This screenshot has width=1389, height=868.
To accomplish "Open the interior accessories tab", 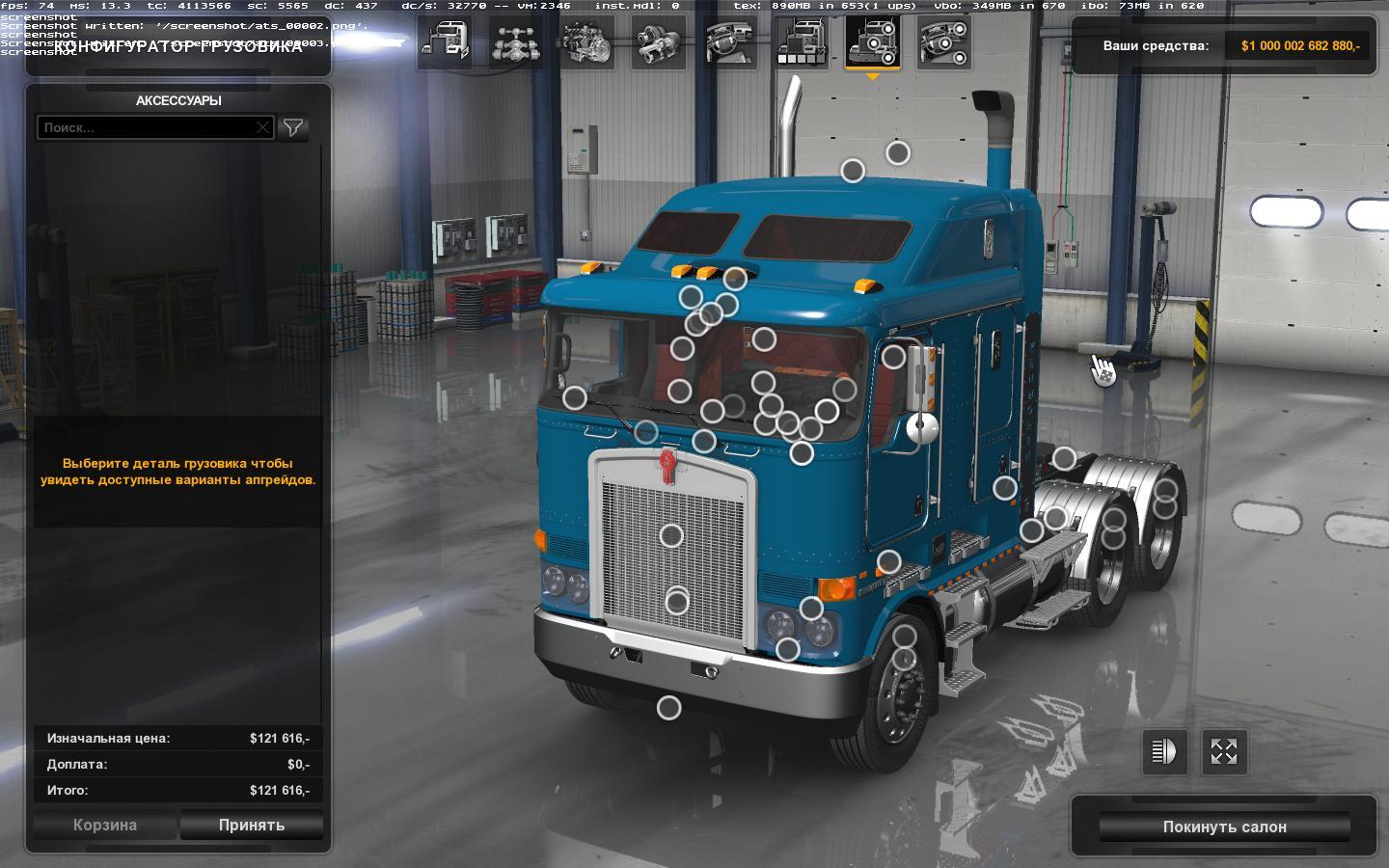I will pos(944,43).
